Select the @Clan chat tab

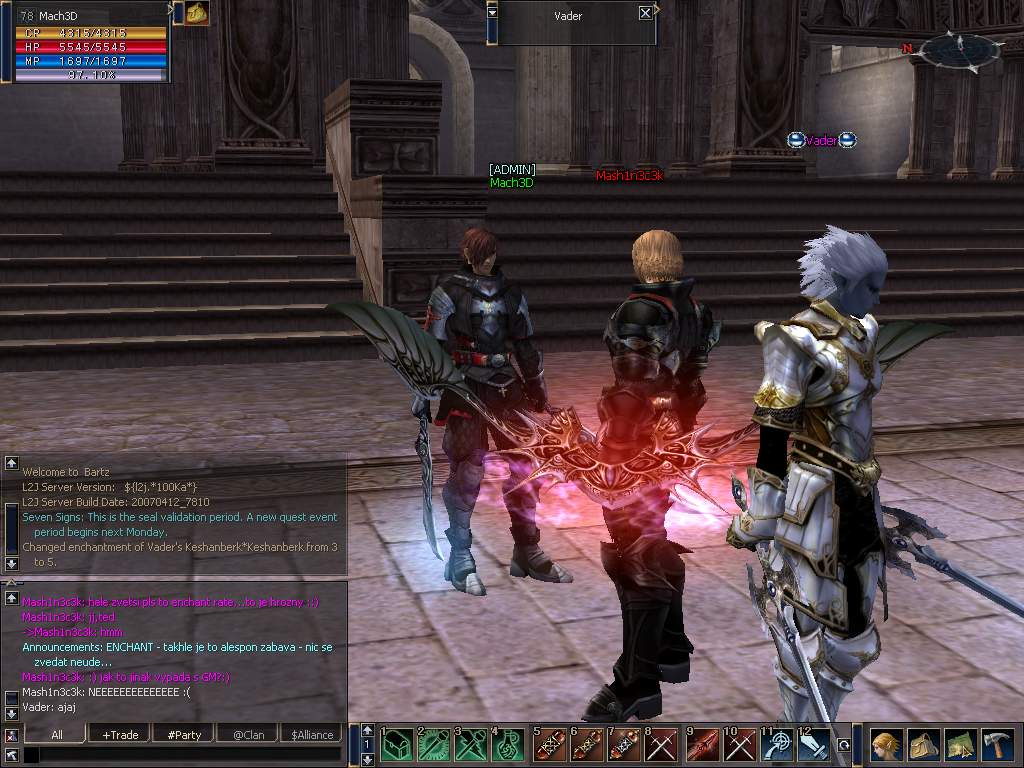point(247,734)
